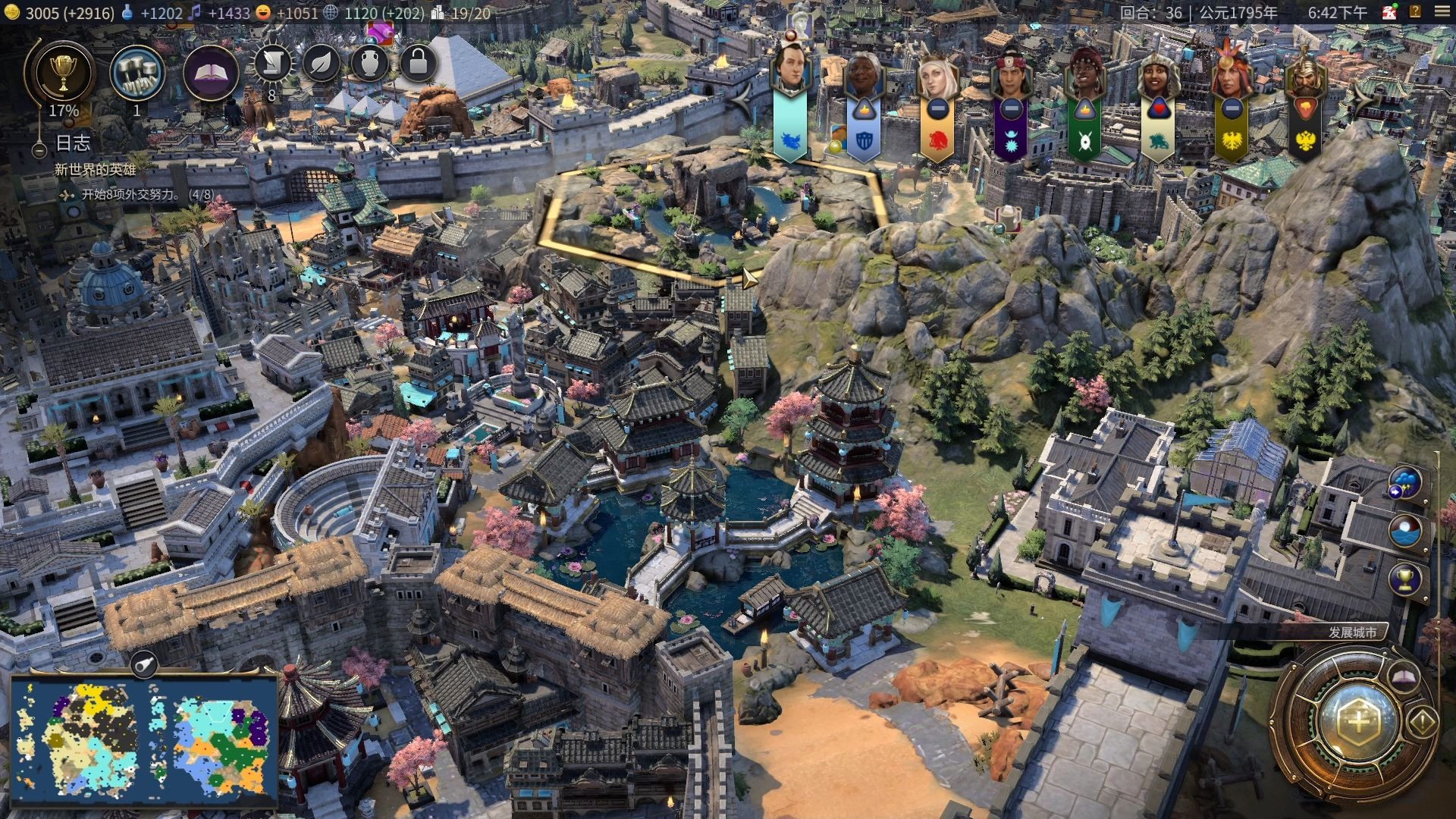Screen dimensions: 1456x819
Task: Open the main menu hamburger button
Action: coord(1441,12)
